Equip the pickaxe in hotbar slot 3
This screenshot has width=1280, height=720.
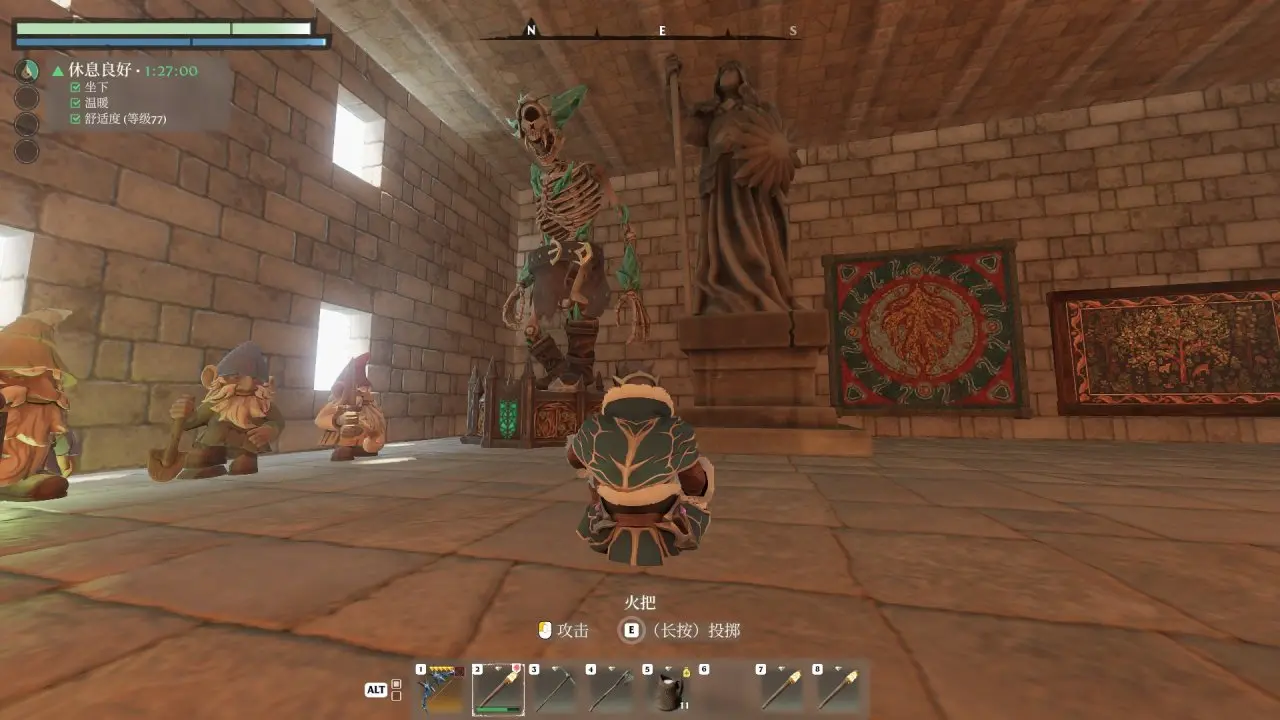(555, 689)
